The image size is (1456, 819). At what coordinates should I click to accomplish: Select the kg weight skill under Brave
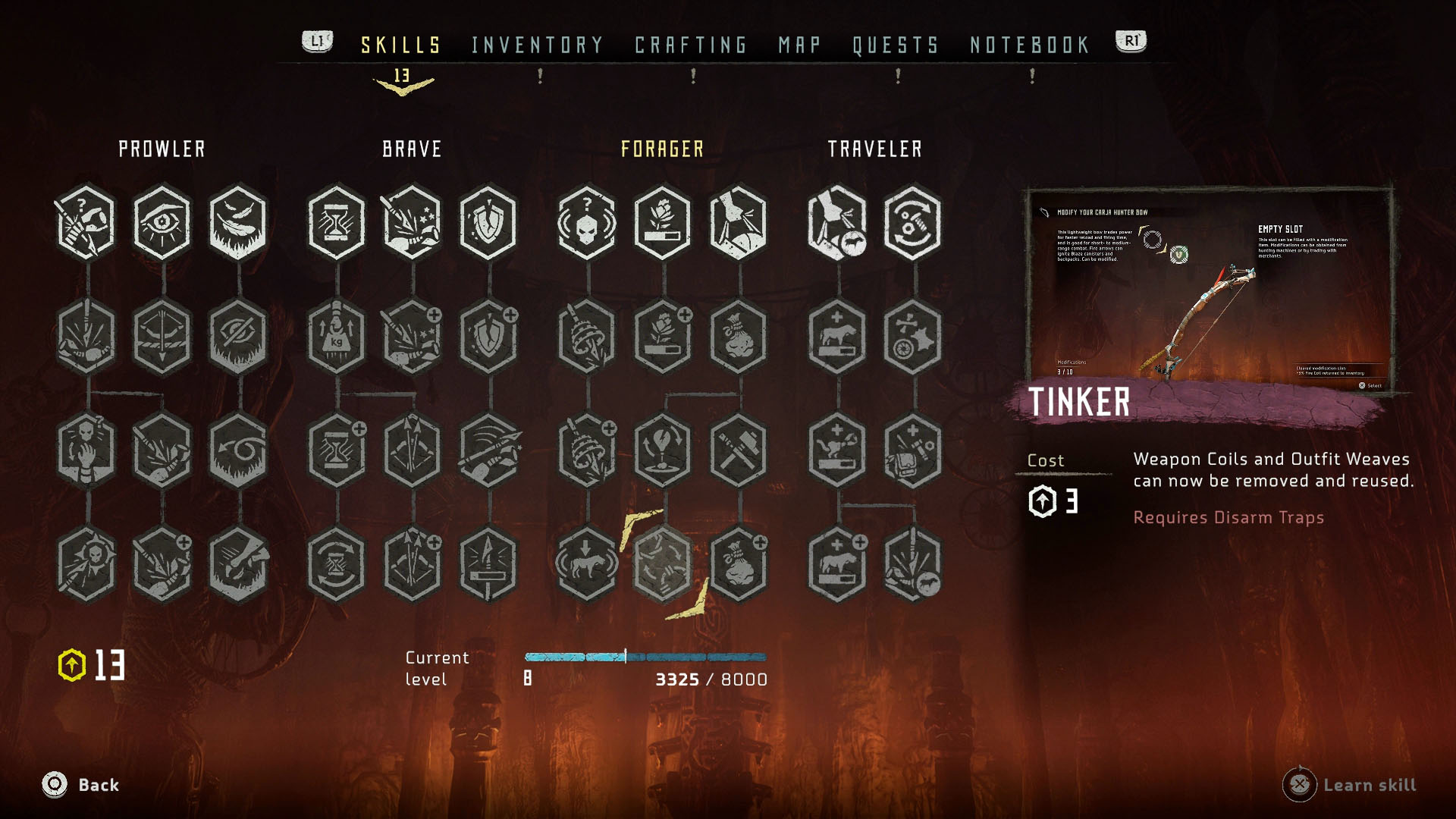tap(337, 336)
